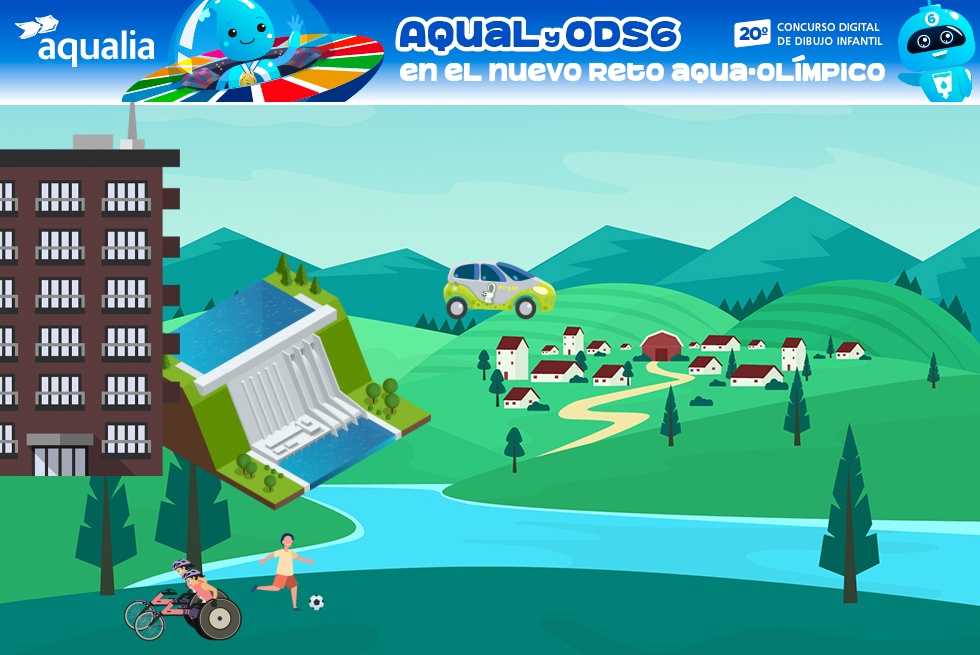Pick the green car sticker
This screenshot has width=980, height=655.
coord(499,289)
